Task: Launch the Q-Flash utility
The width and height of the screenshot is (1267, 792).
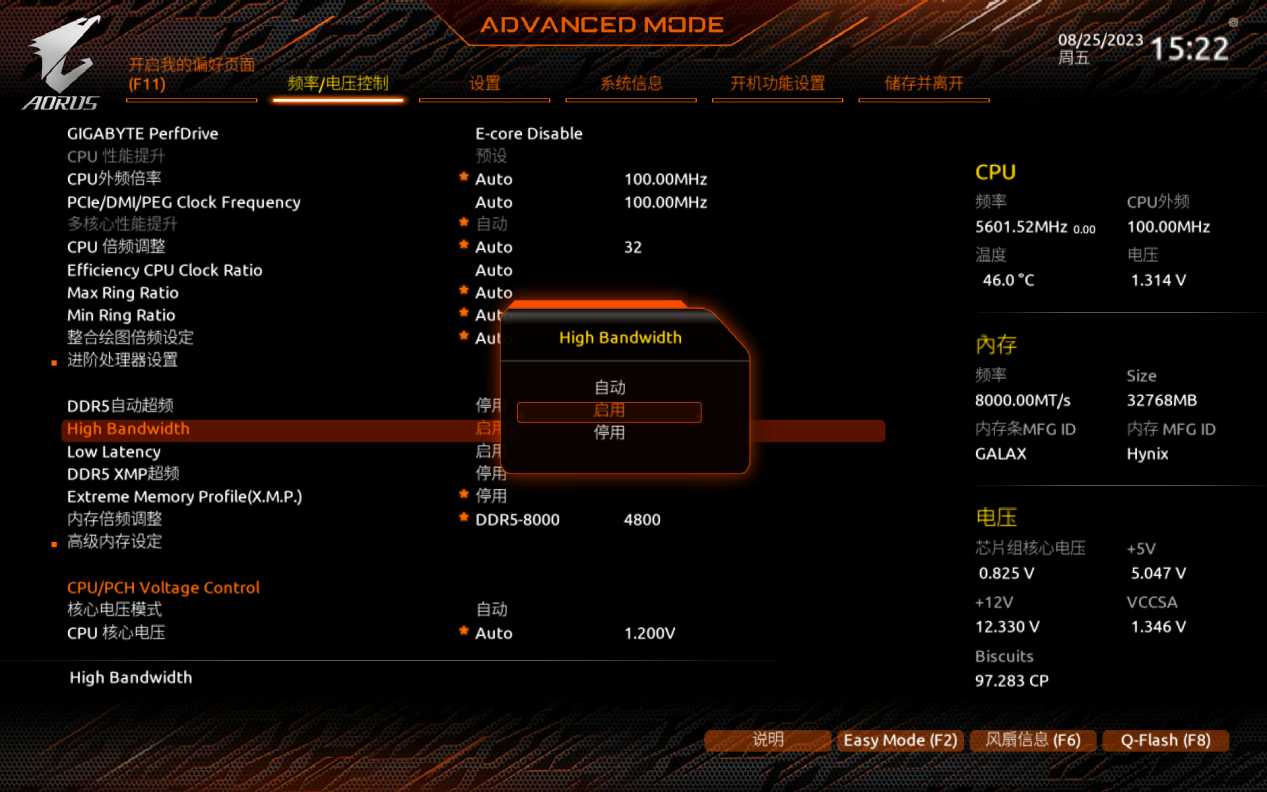Action: coord(1165,741)
